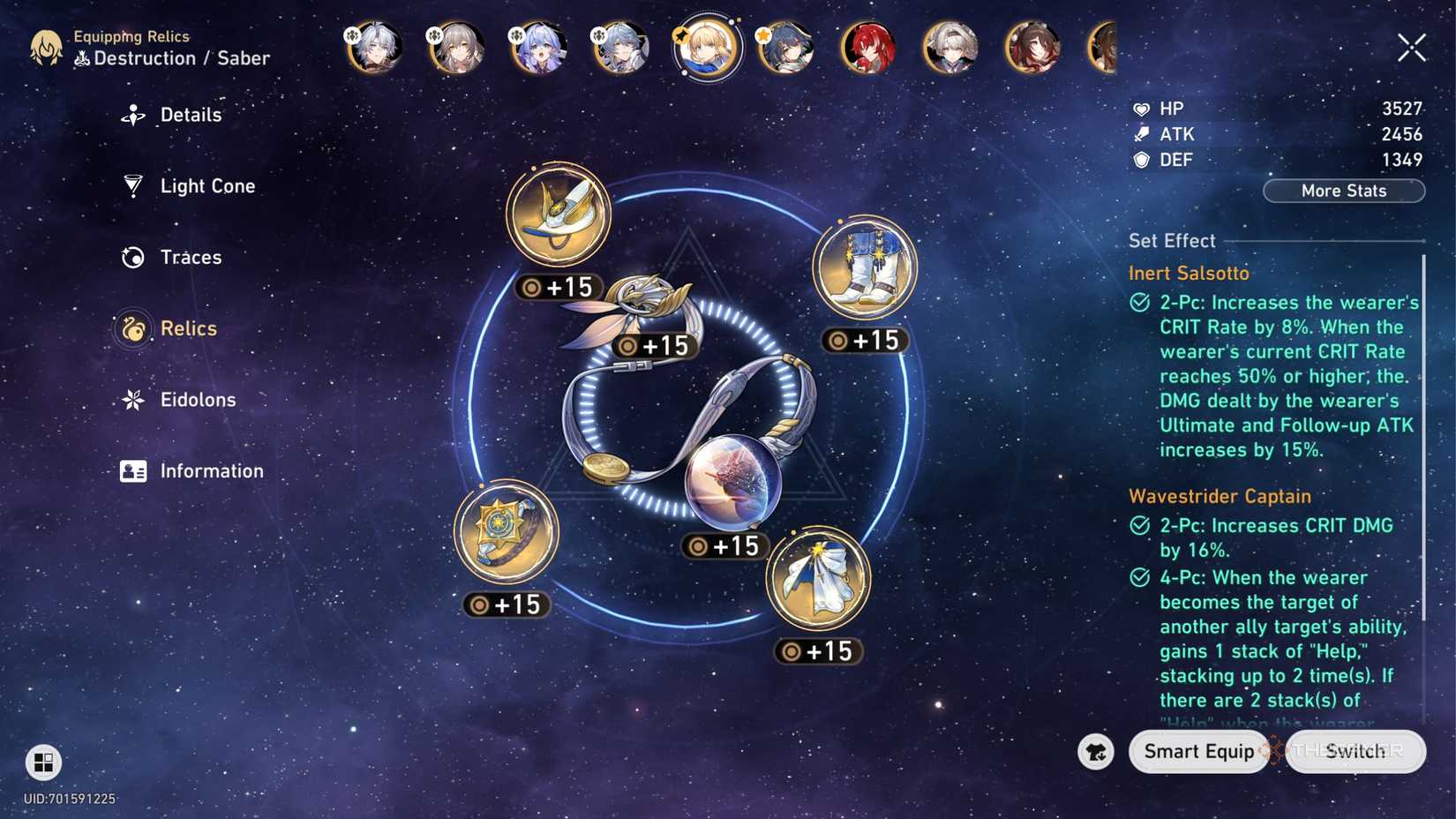Select the boots relic slot

(x=862, y=267)
